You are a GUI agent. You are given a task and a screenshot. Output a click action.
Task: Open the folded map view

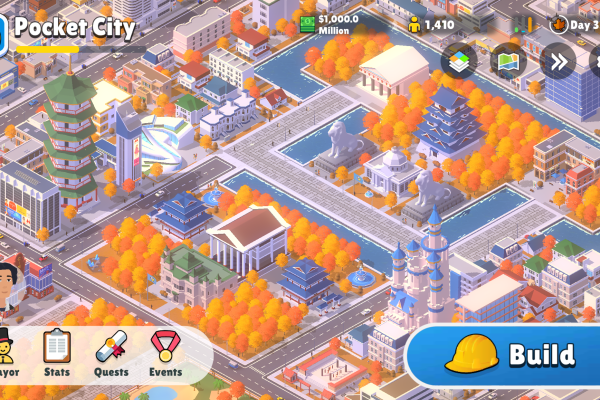click(508, 61)
